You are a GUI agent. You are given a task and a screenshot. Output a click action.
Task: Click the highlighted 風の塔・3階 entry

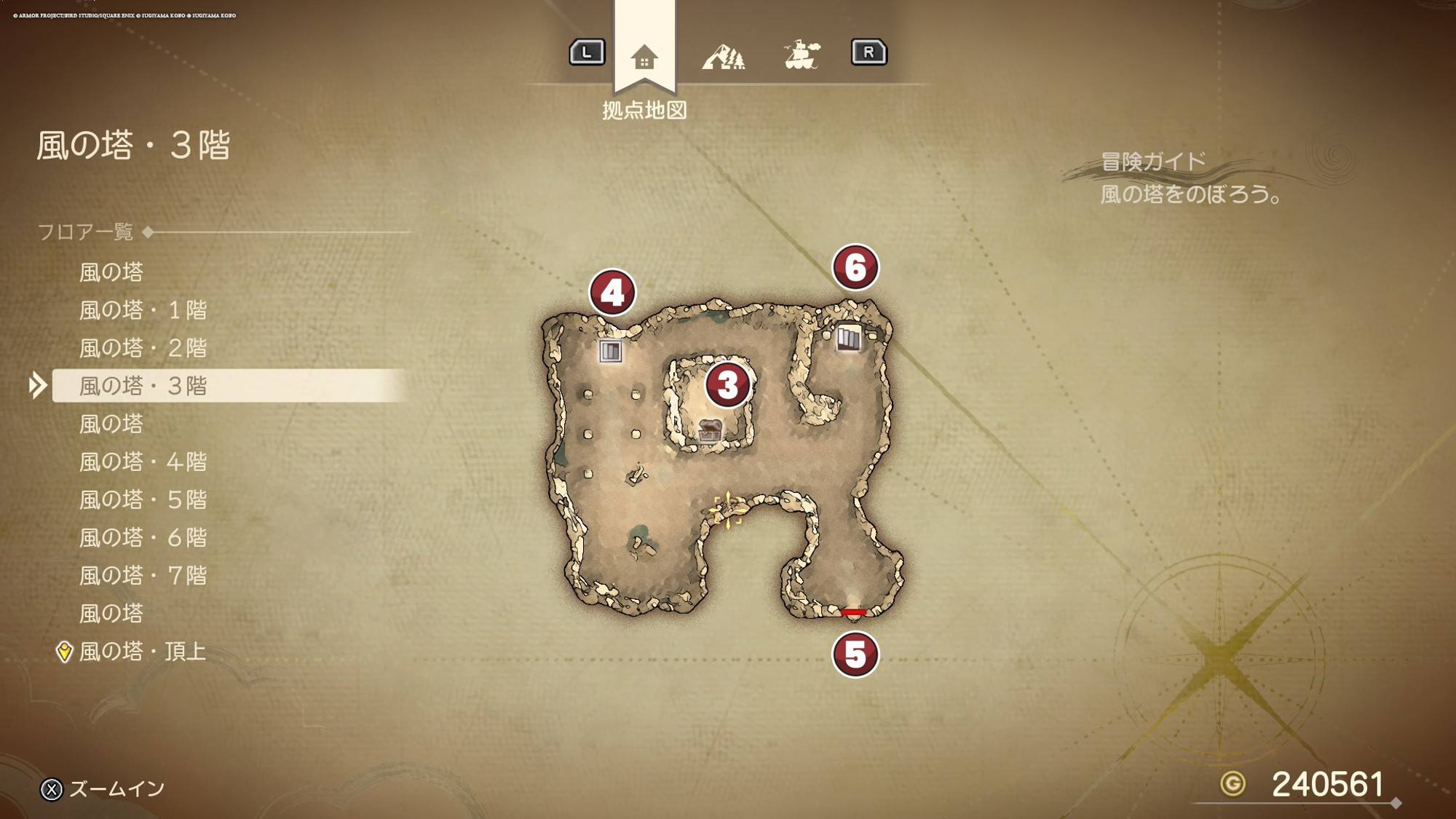143,386
